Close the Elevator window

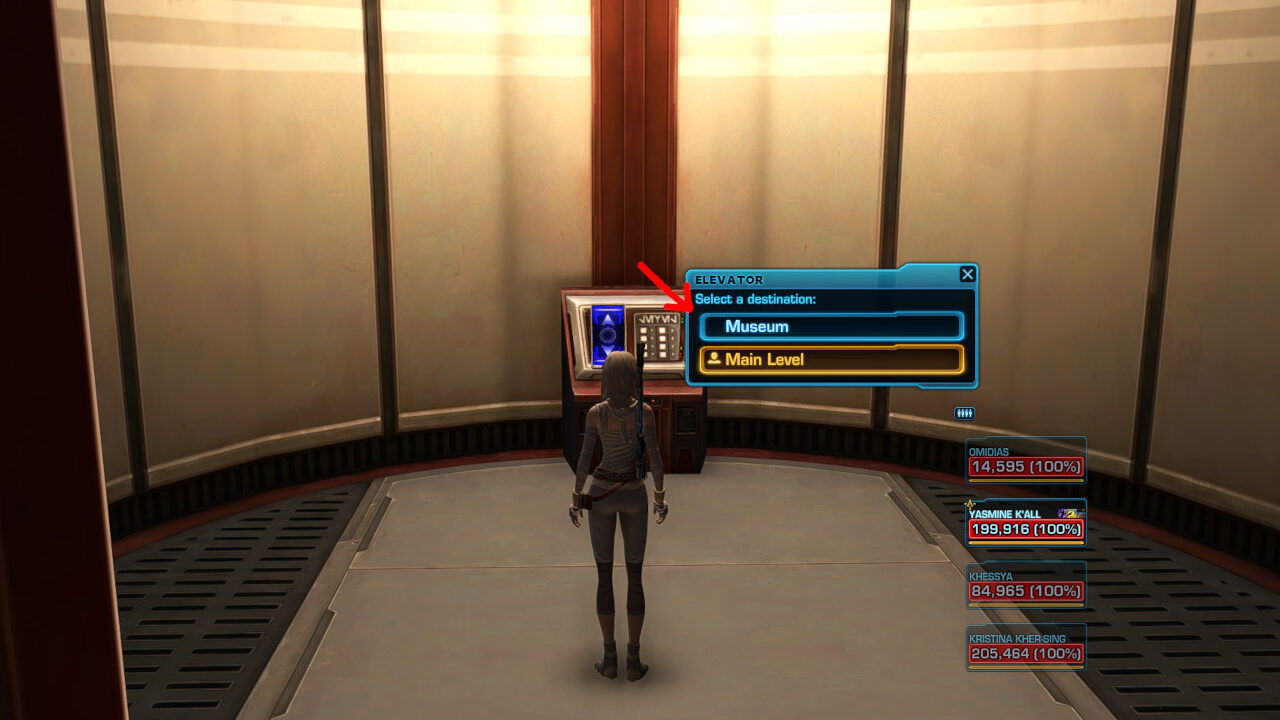[x=967, y=274]
